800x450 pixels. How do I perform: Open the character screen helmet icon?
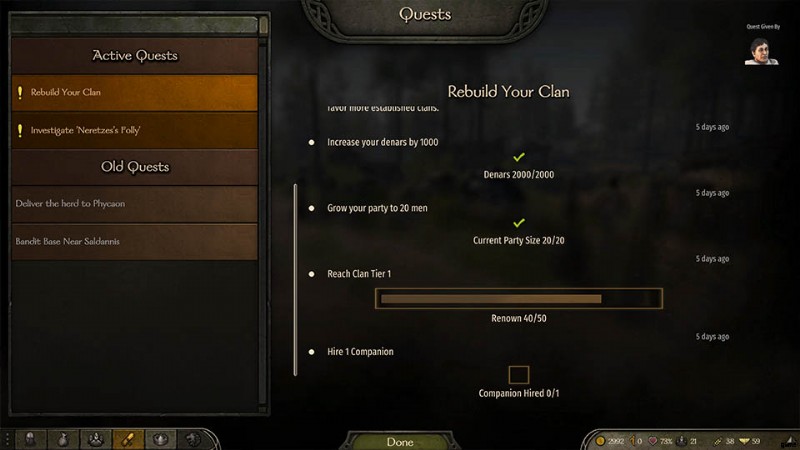point(31,439)
